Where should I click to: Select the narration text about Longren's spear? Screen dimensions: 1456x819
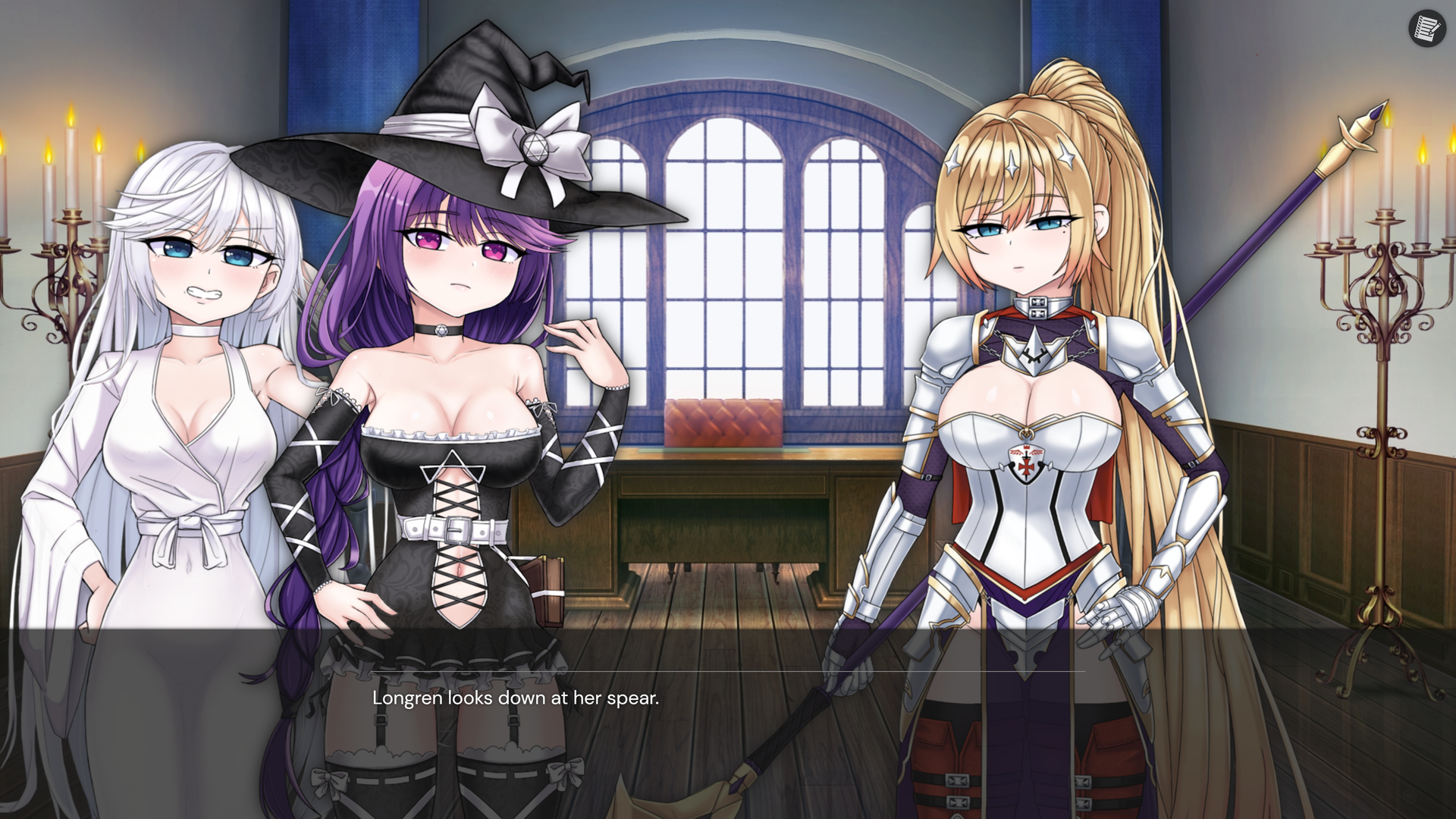(x=516, y=701)
